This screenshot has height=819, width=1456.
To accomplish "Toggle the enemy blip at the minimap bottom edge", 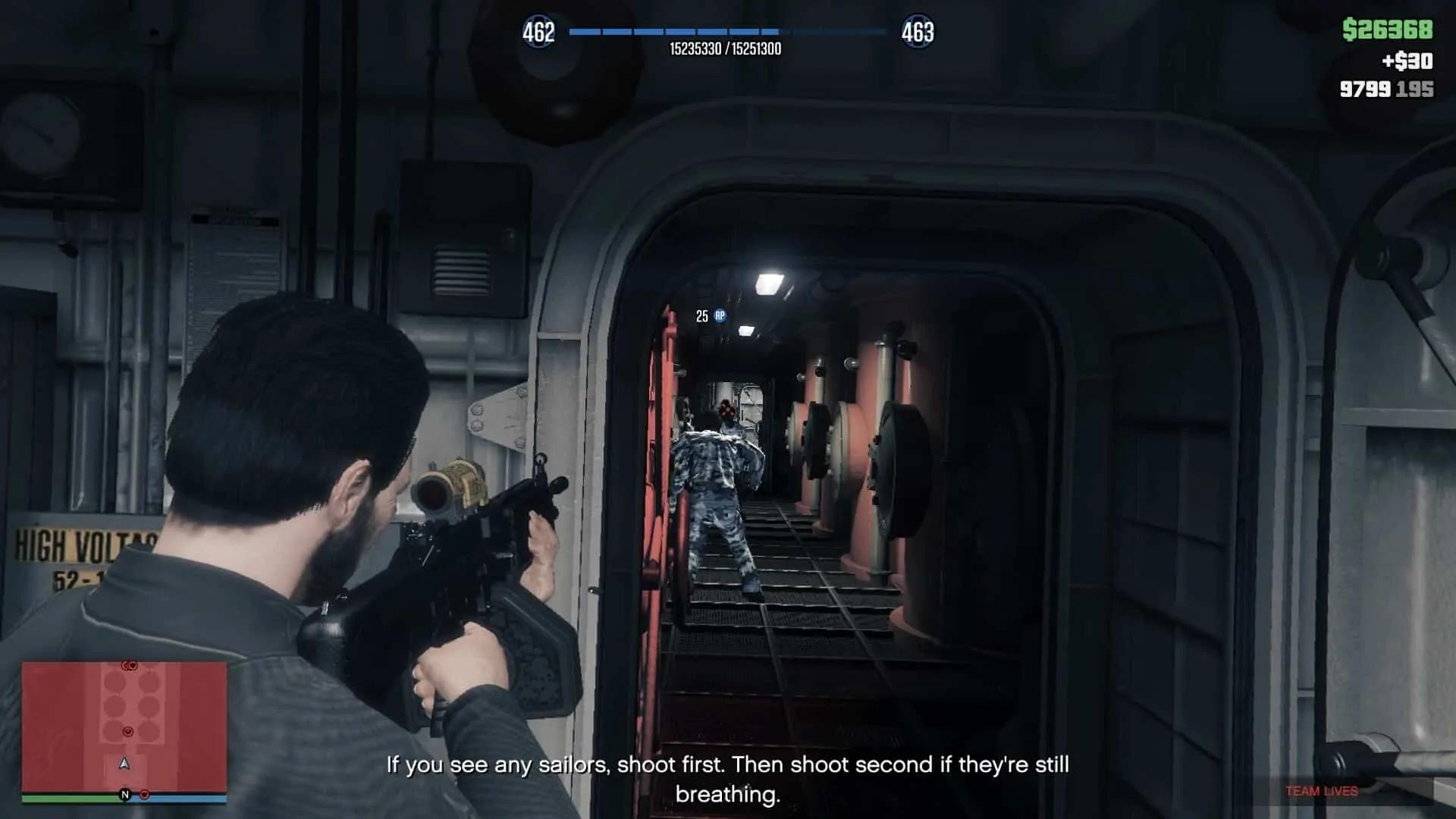I will click(145, 795).
